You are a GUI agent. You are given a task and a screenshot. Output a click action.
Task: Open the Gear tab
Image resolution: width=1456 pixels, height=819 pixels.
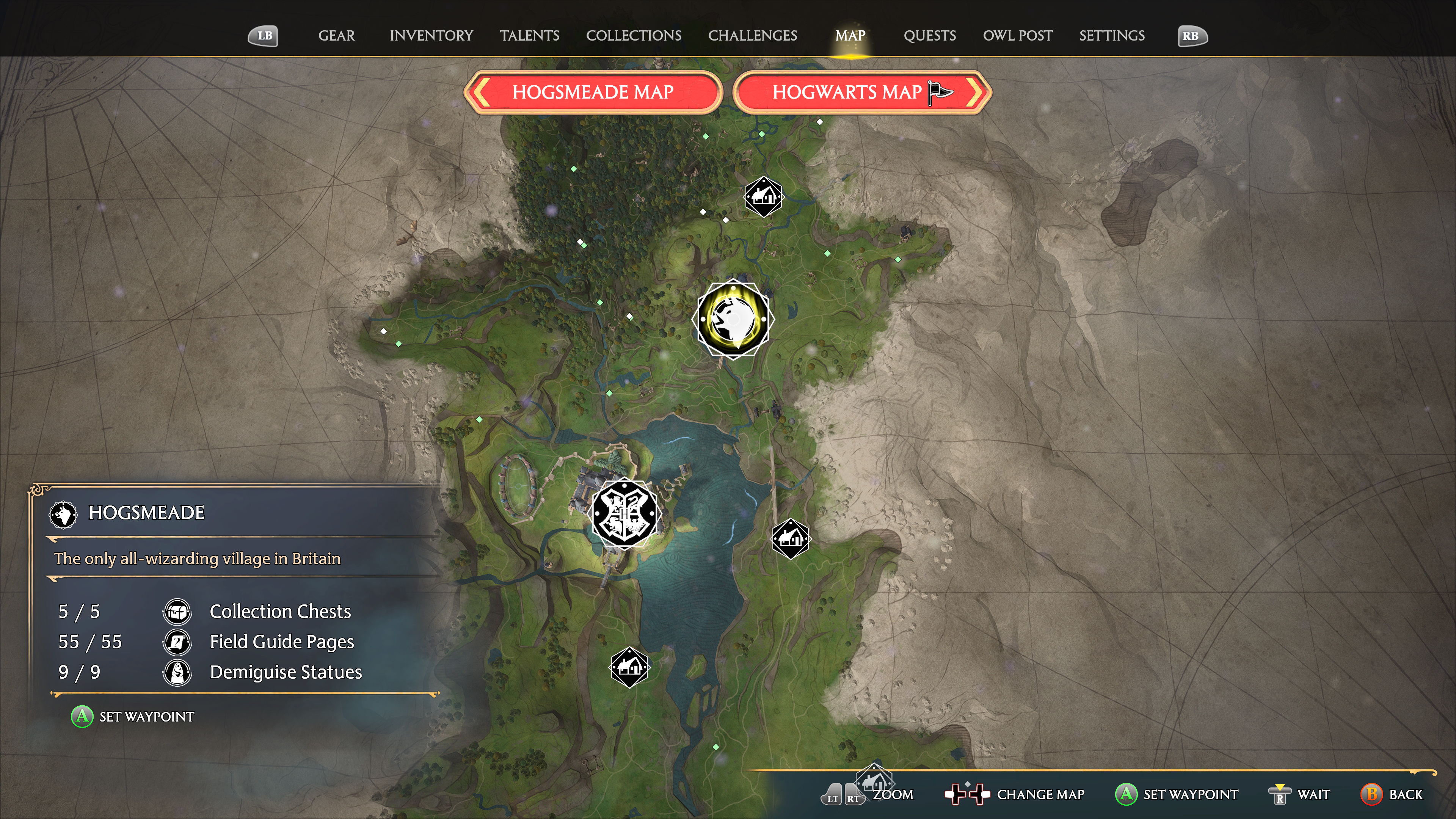click(336, 36)
